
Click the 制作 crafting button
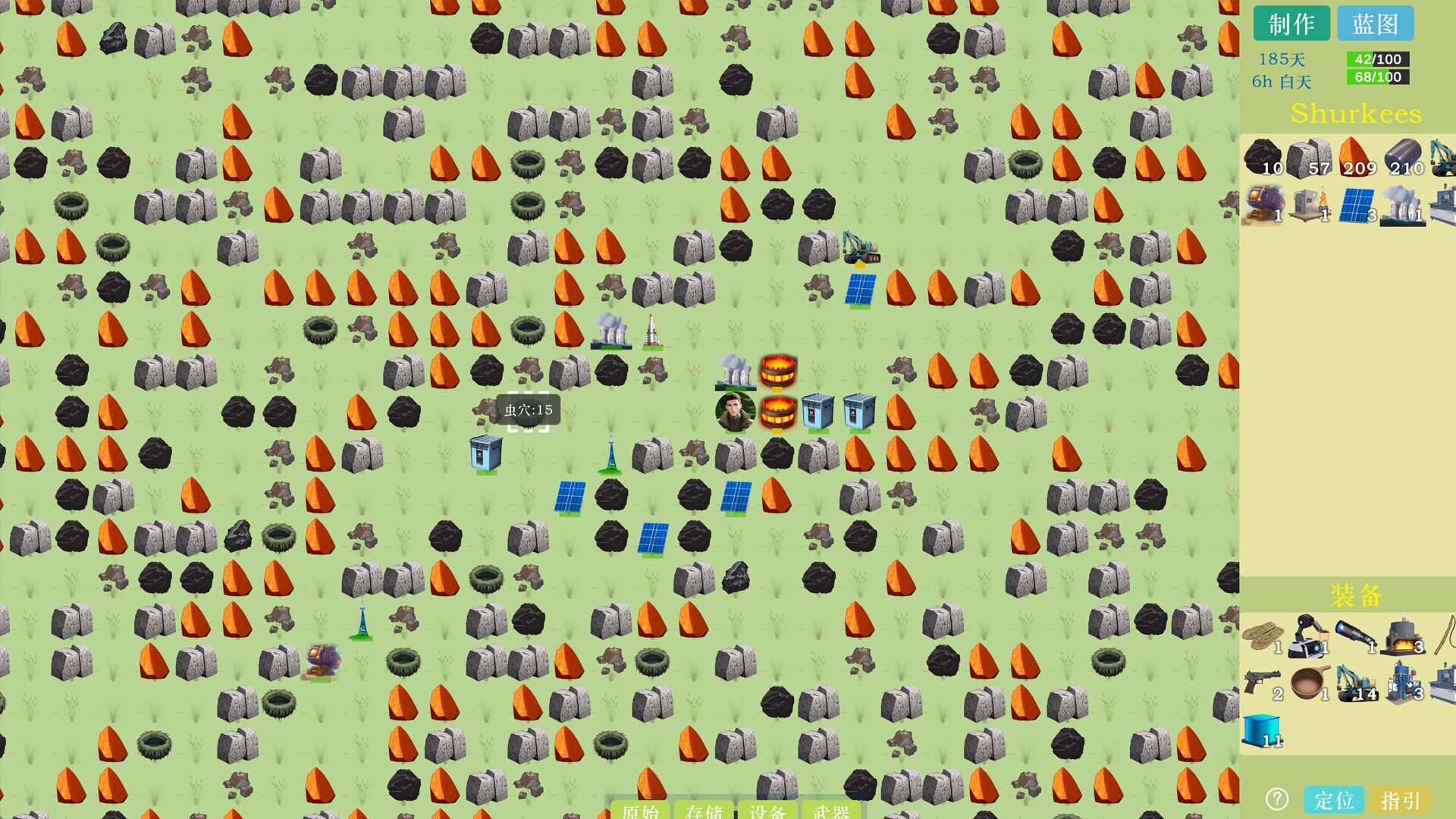pyautogui.click(x=1291, y=24)
